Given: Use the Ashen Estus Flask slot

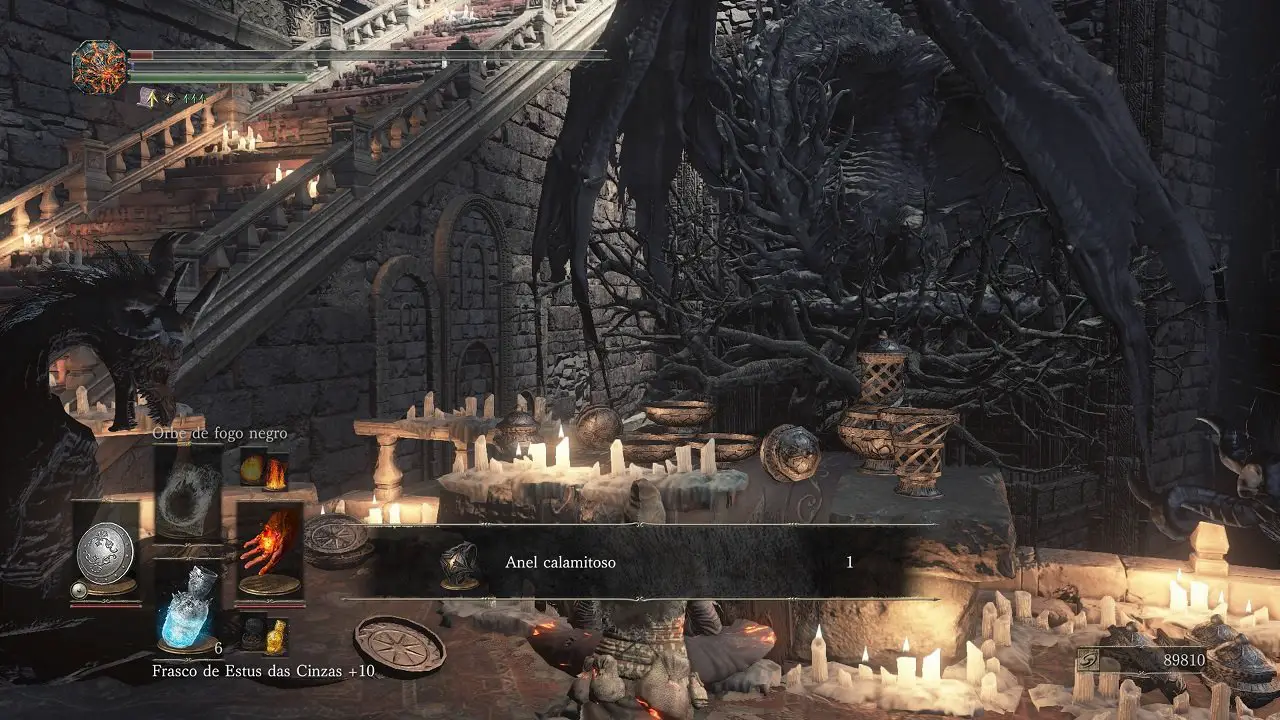Looking at the screenshot, I should click(x=188, y=609).
